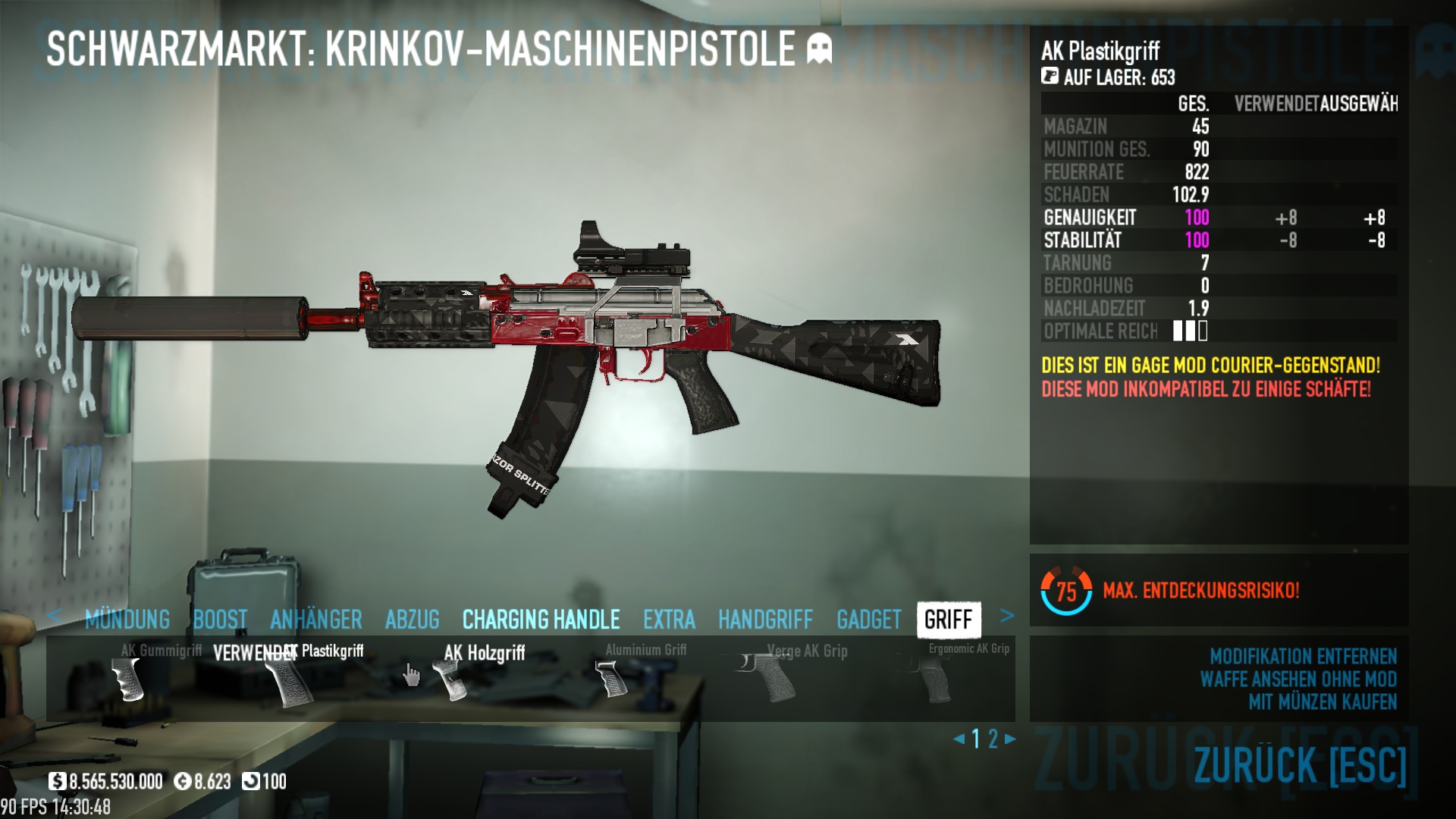This screenshot has width=1456, height=819.
Task: Switch to Charging Handle tab
Action: click(541, 620)
